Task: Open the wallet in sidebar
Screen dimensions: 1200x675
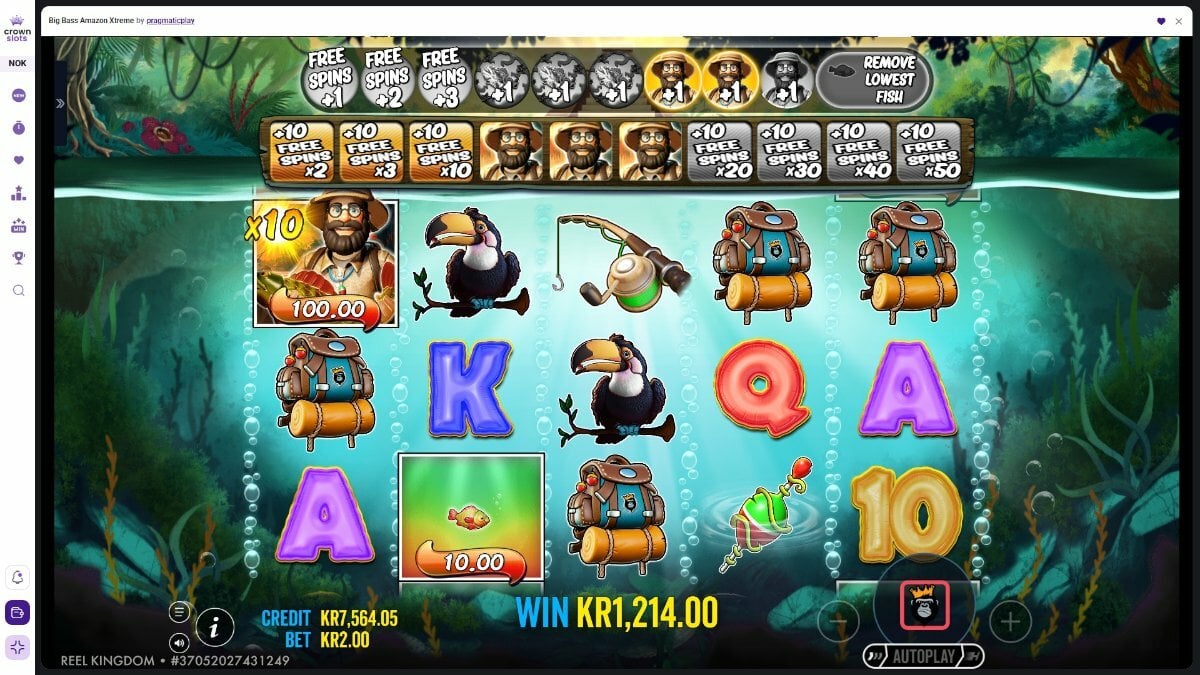Action: (x=18, y=612)
